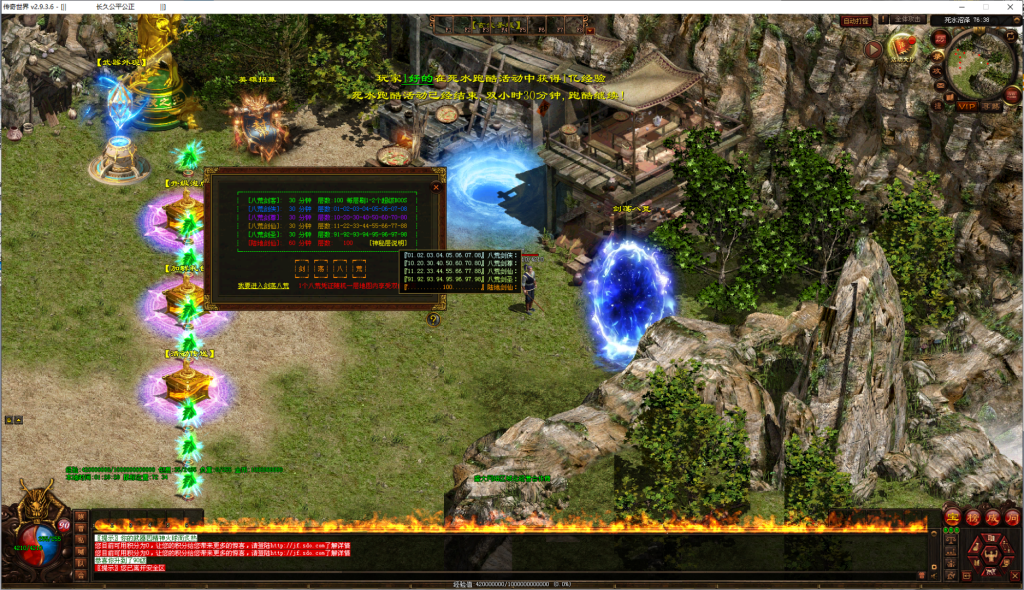The height and width of the screenshot is (590, 1024).
Task: Close the dungeon info dialog
Action: tap(436, 186)
